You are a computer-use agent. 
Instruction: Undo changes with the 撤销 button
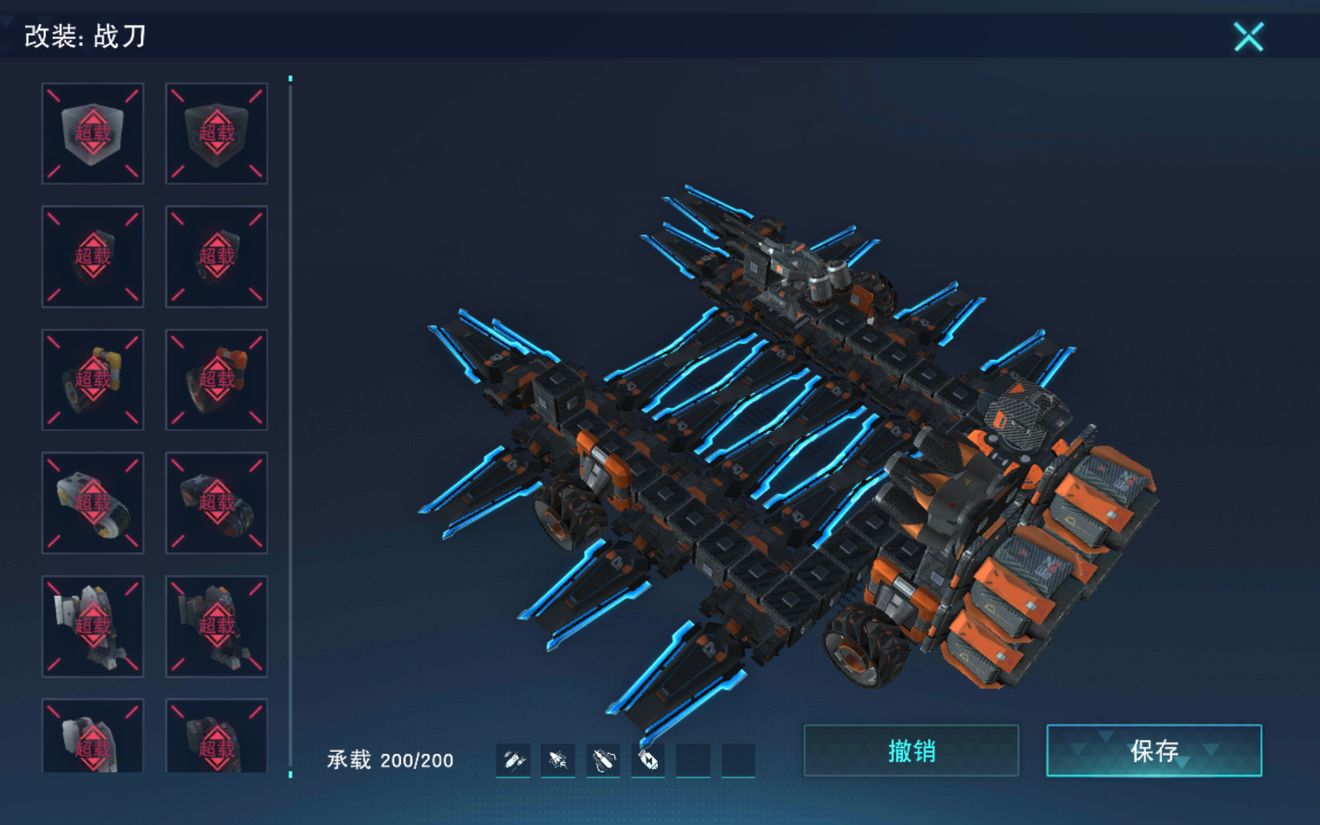(x=911, y=750)
